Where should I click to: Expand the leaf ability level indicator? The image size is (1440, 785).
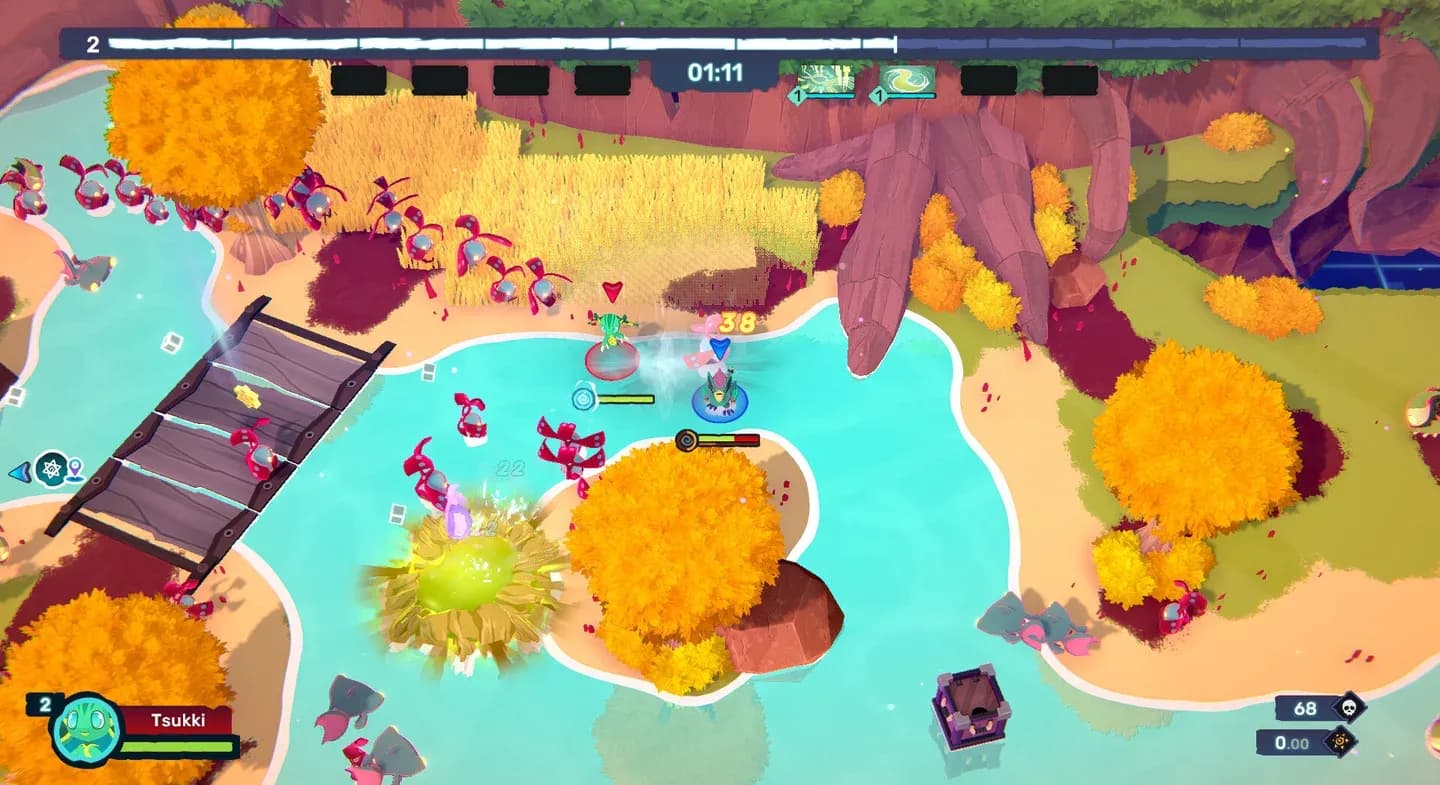798,95
